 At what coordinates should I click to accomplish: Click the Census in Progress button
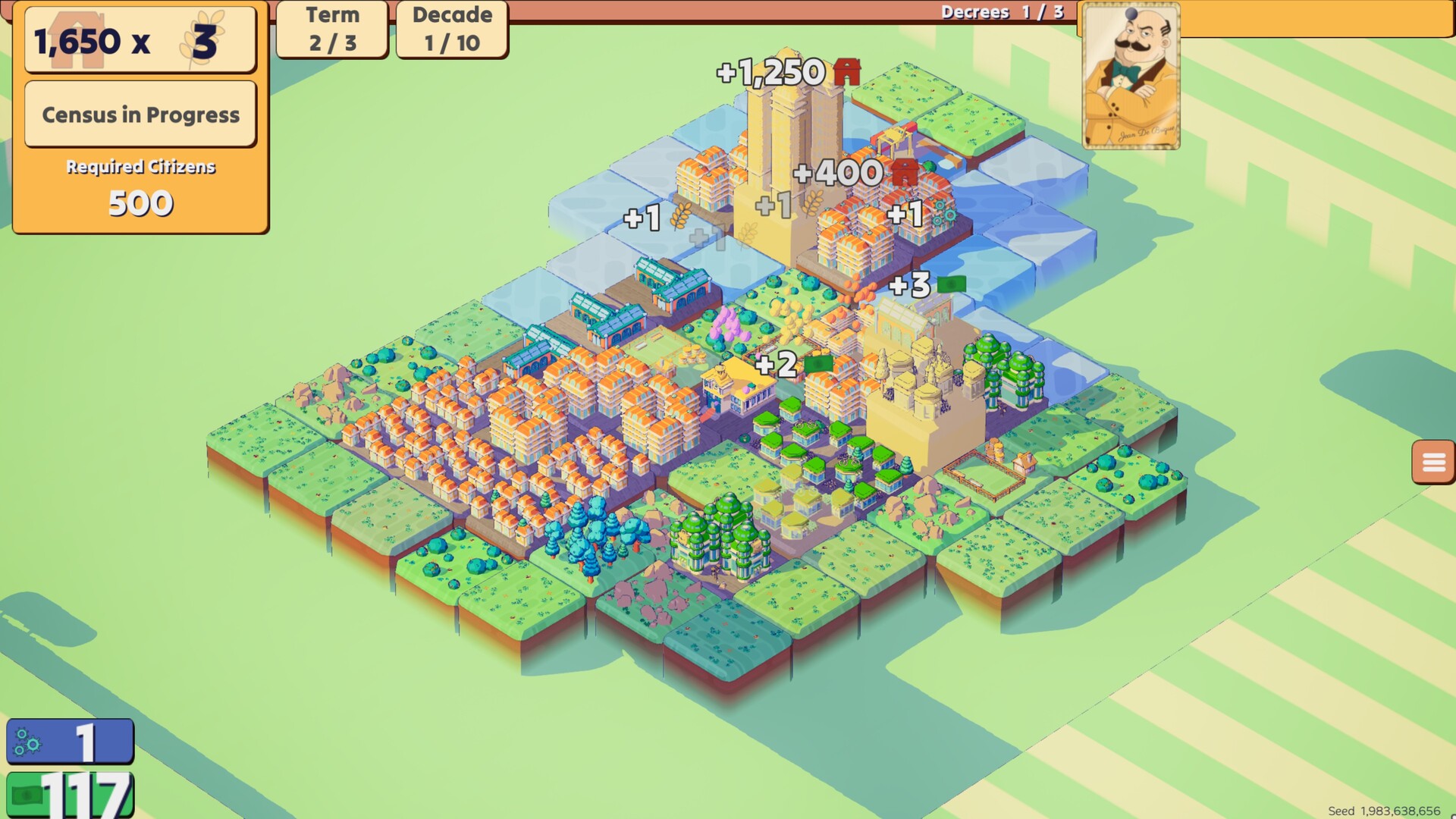pos(140,114)
